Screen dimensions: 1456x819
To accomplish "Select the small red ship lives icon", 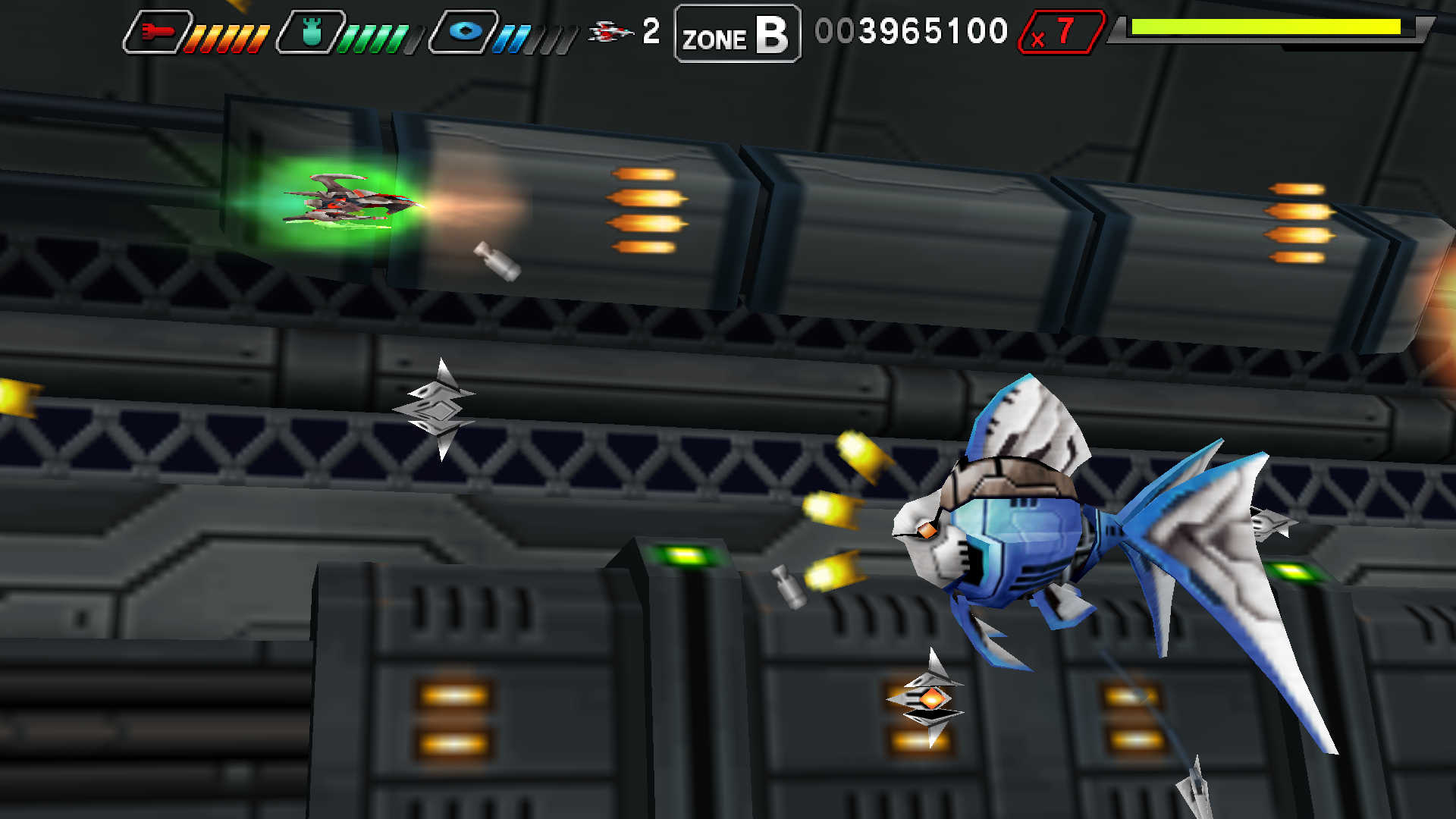I will click(610, 32).
